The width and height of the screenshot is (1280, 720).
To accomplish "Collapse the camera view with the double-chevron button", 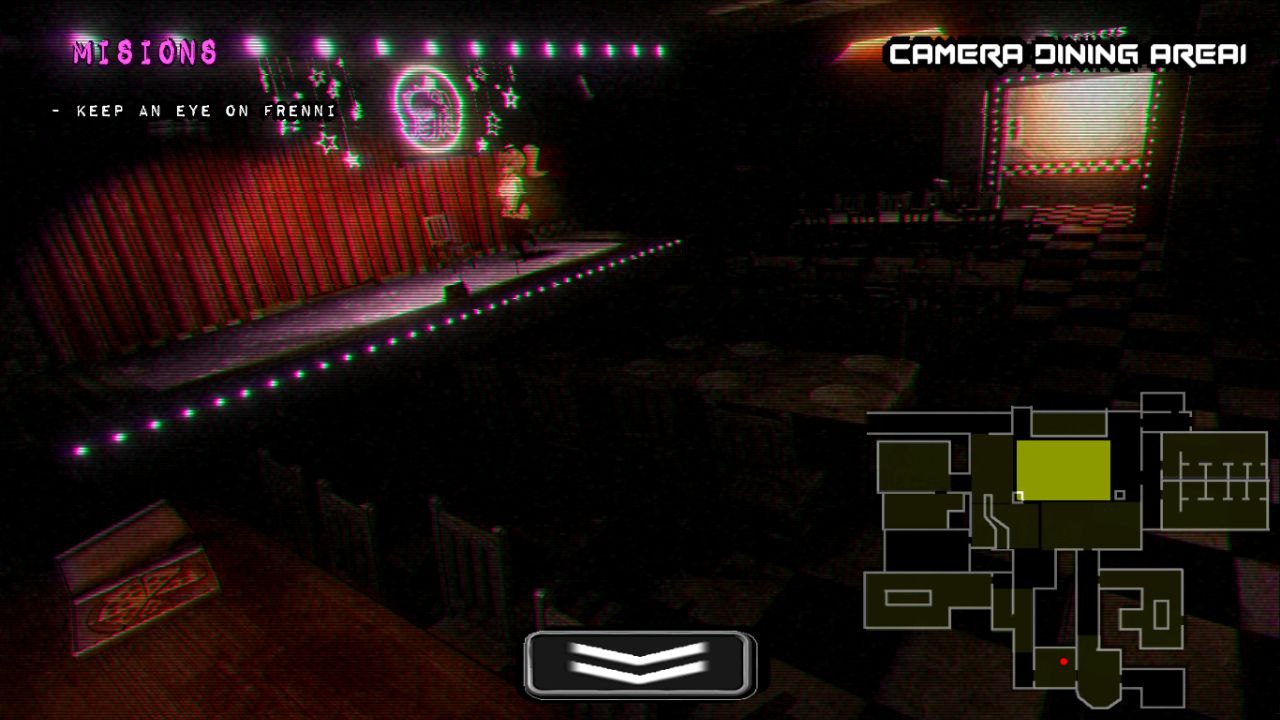I will click(637, 660).
